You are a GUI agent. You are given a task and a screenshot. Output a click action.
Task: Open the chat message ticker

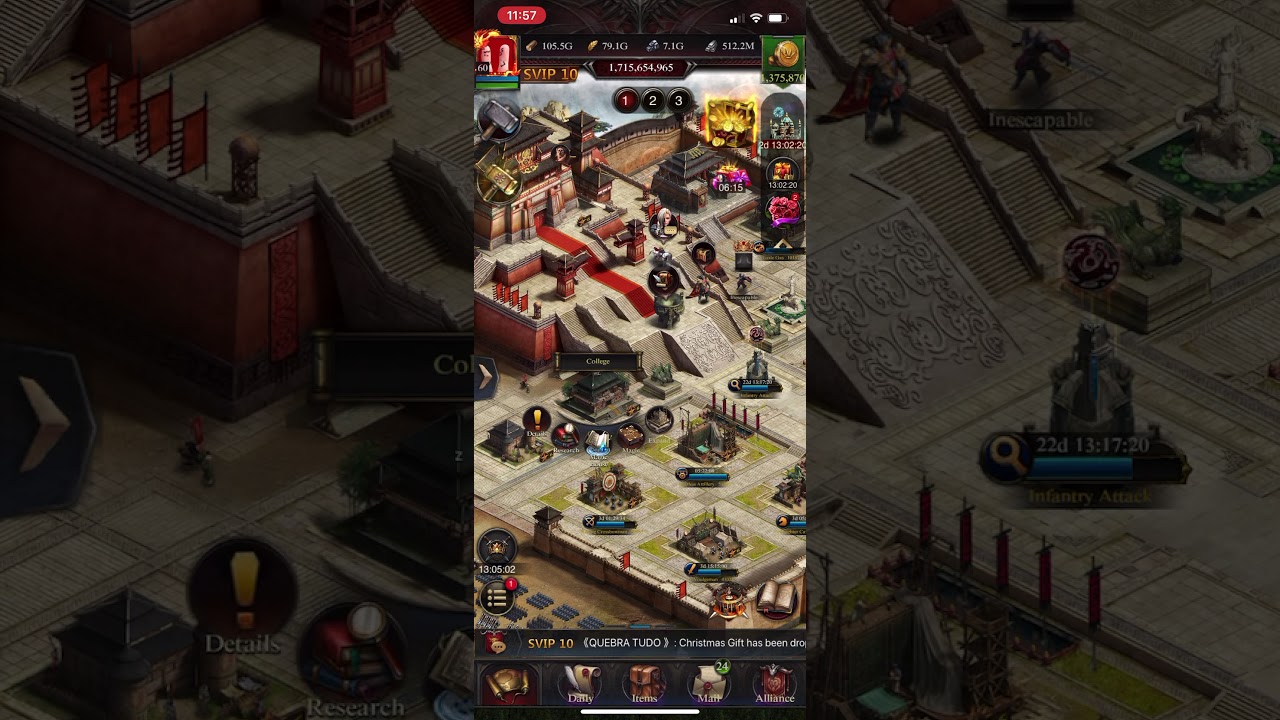coord(640,643)
